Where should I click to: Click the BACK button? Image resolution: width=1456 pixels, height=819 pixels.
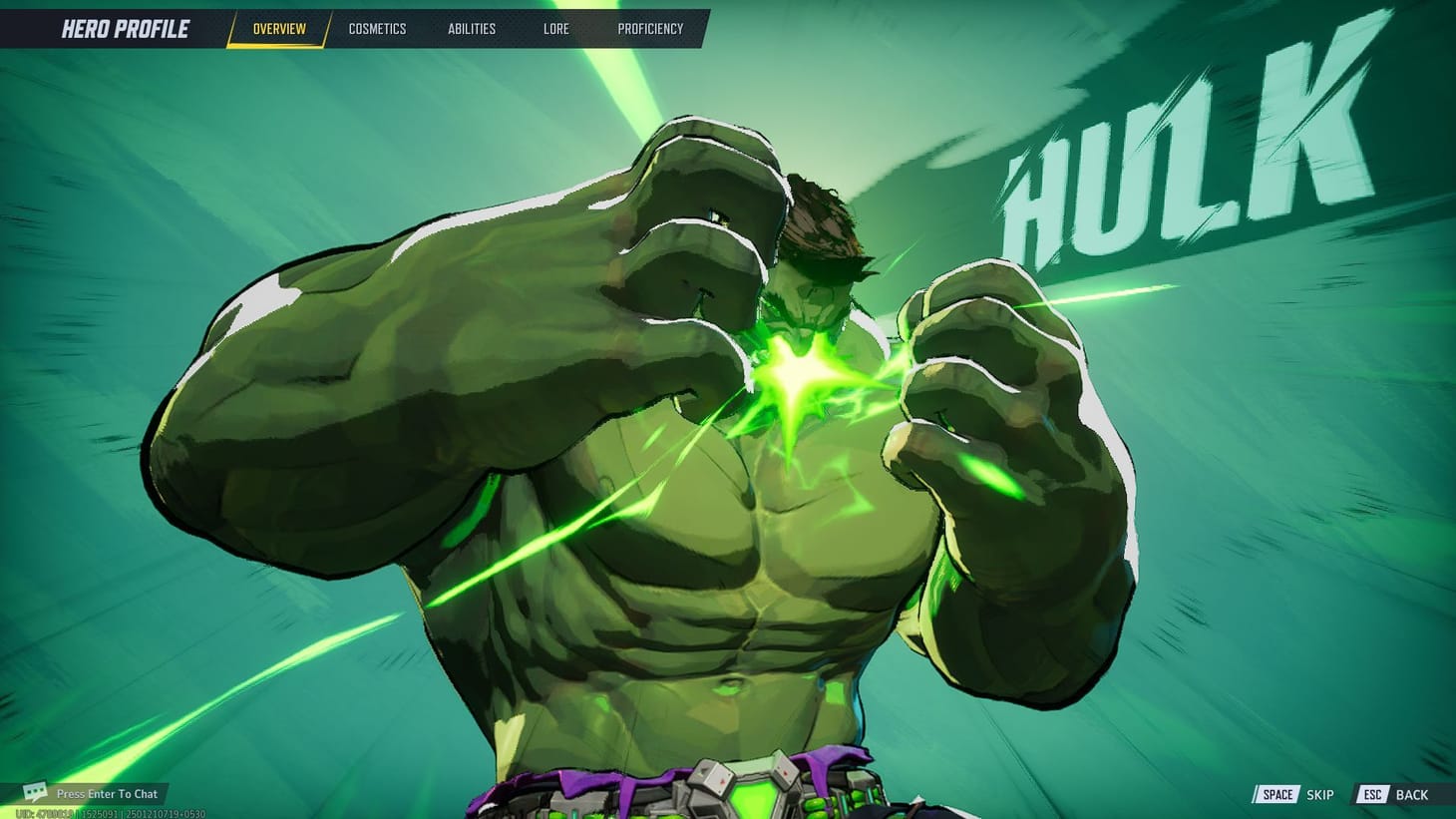pos(1413,794)
